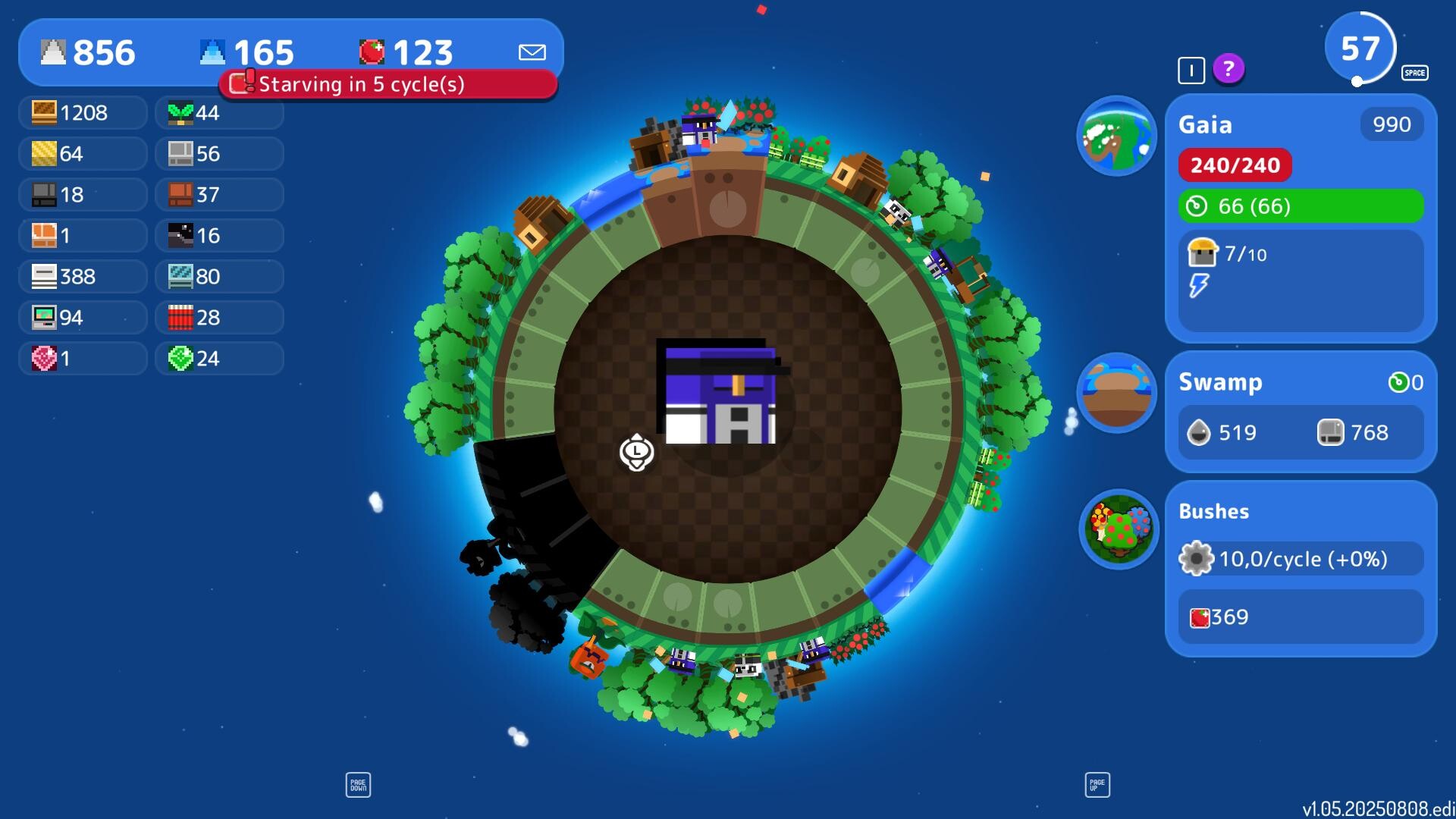The image size is (1456, 819).
Task: Click the coal resource counter showing 18
Action: (83, 194)
